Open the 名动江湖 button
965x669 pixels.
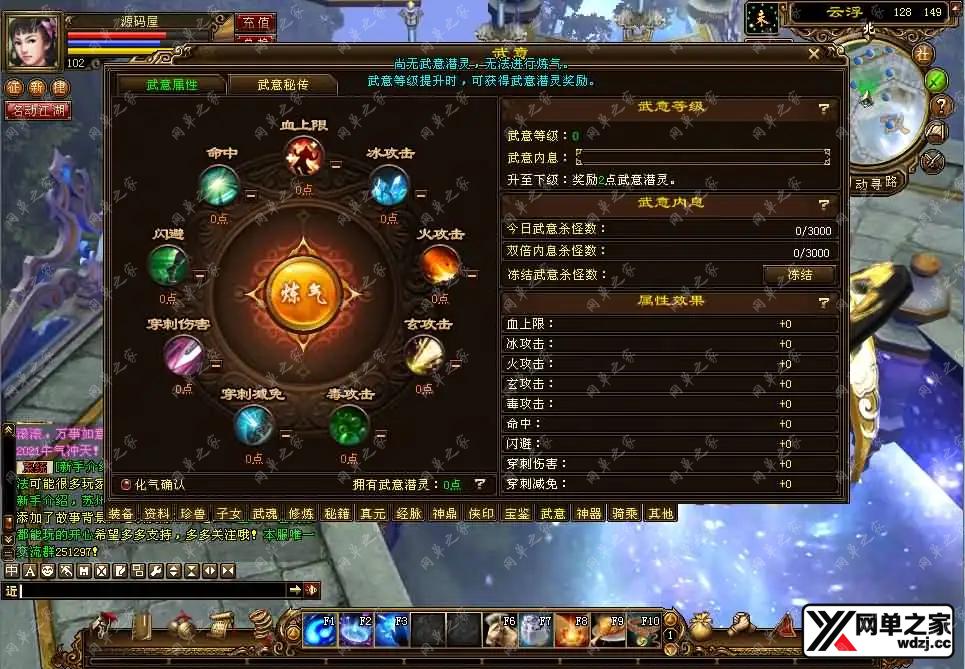pos(37,111)
